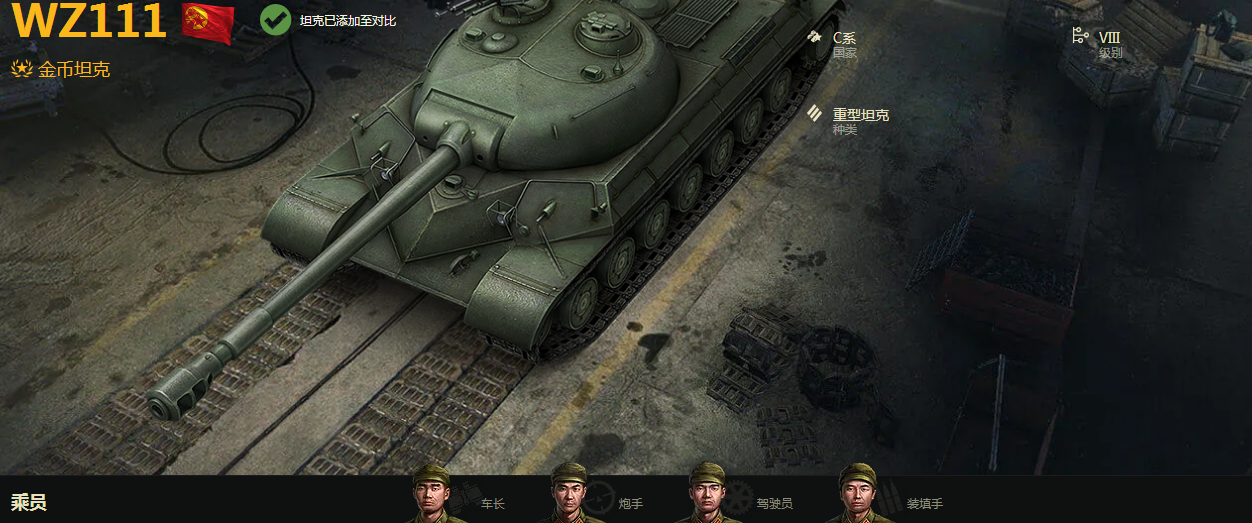
Task: Toggle the green tank comparison checkmark
Action: tap(275, 19)
